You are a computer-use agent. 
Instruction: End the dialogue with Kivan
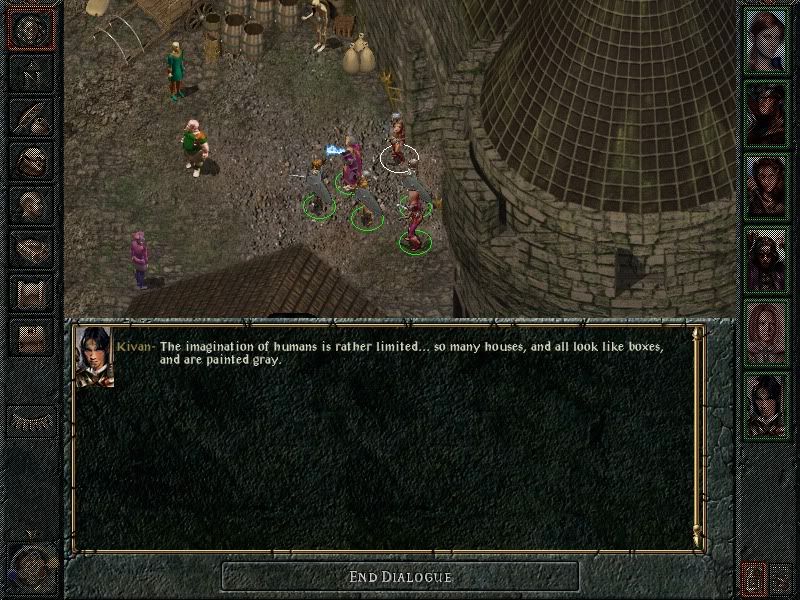pyautogui.click(x=400, y=577)
